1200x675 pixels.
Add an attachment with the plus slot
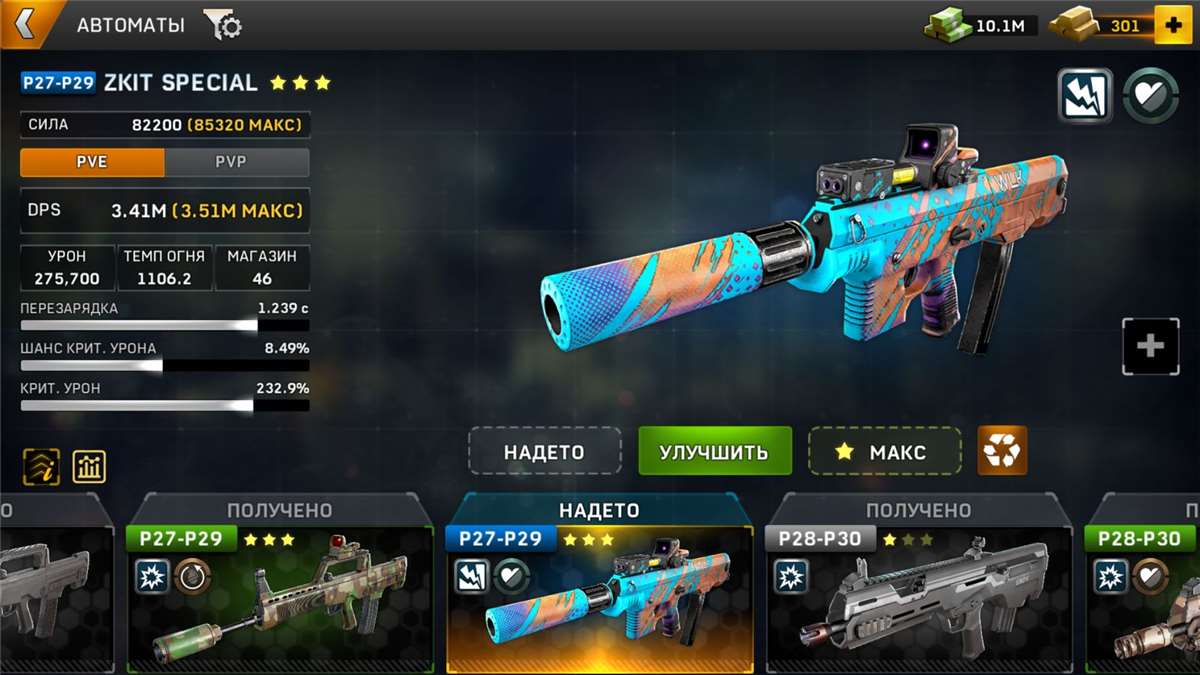pos(1150,346)
